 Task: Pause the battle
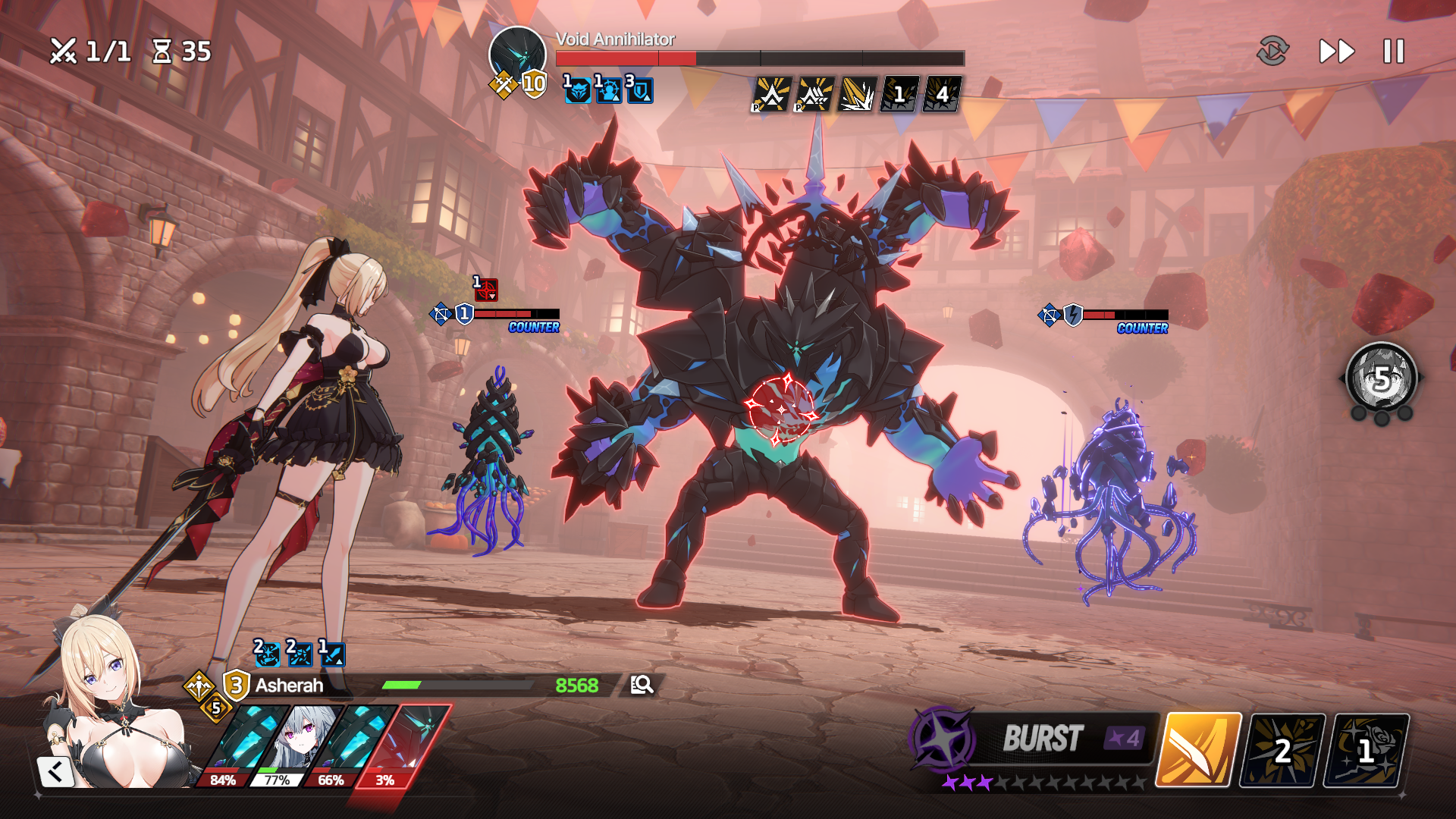tap(1393, 52)
